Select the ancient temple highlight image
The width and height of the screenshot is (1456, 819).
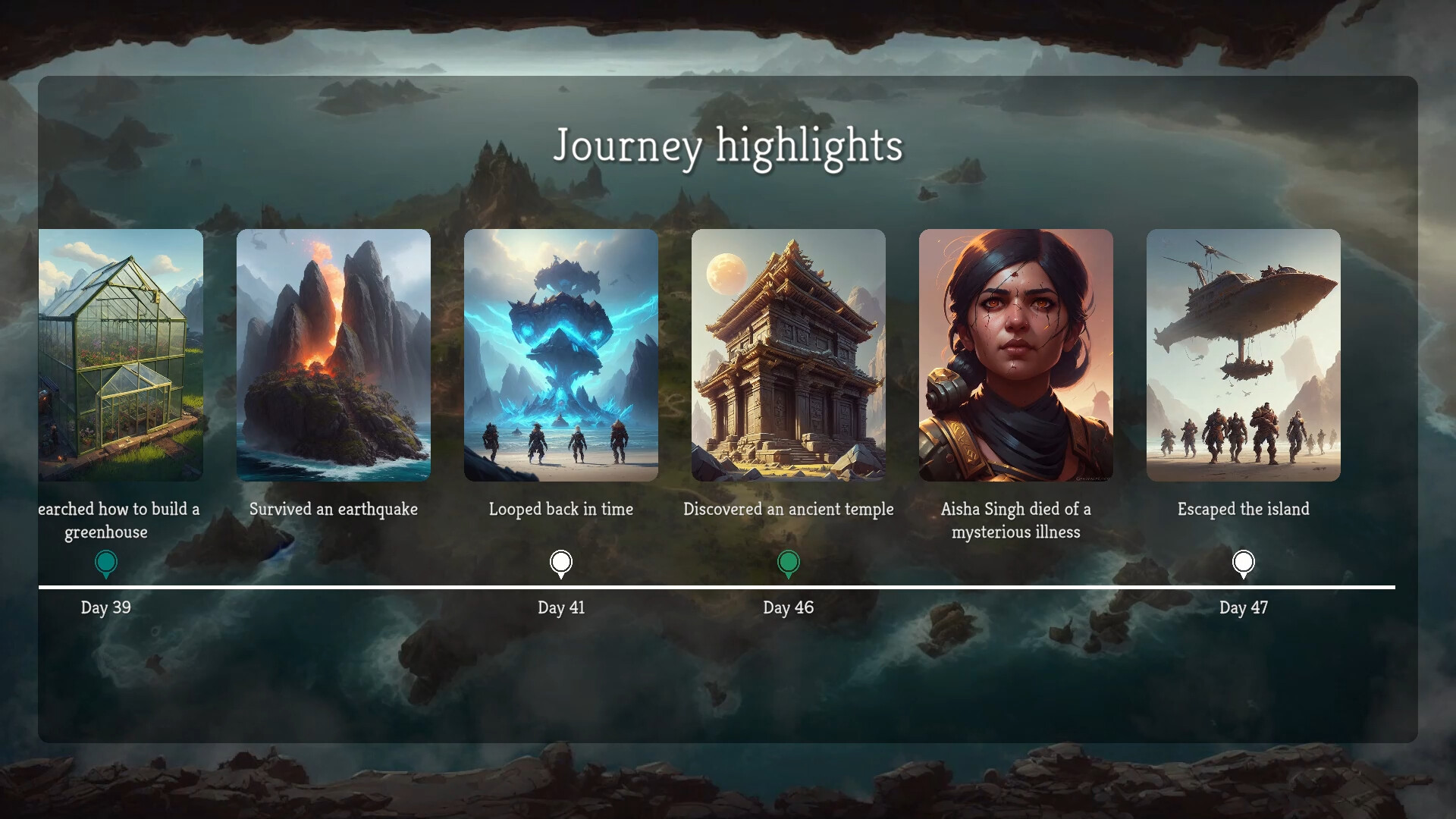[789, 356]
